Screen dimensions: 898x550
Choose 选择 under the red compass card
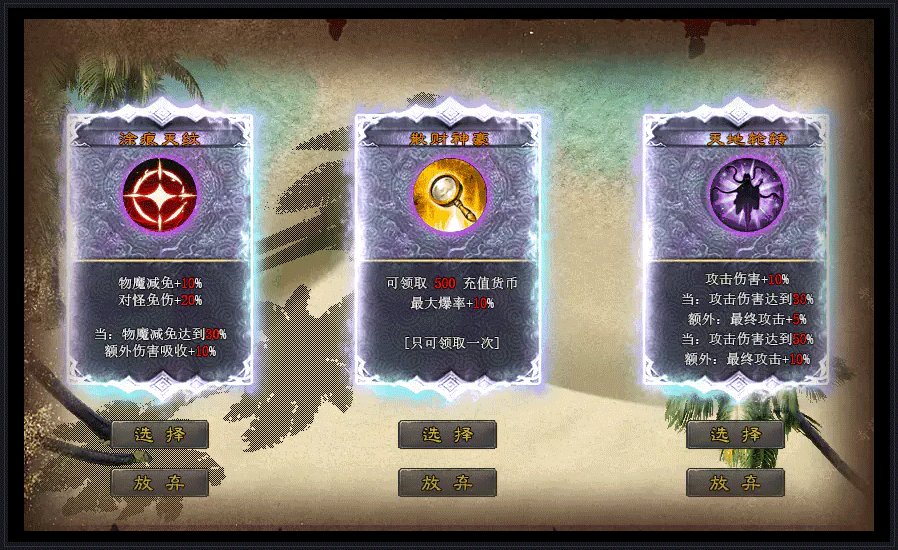160,435
